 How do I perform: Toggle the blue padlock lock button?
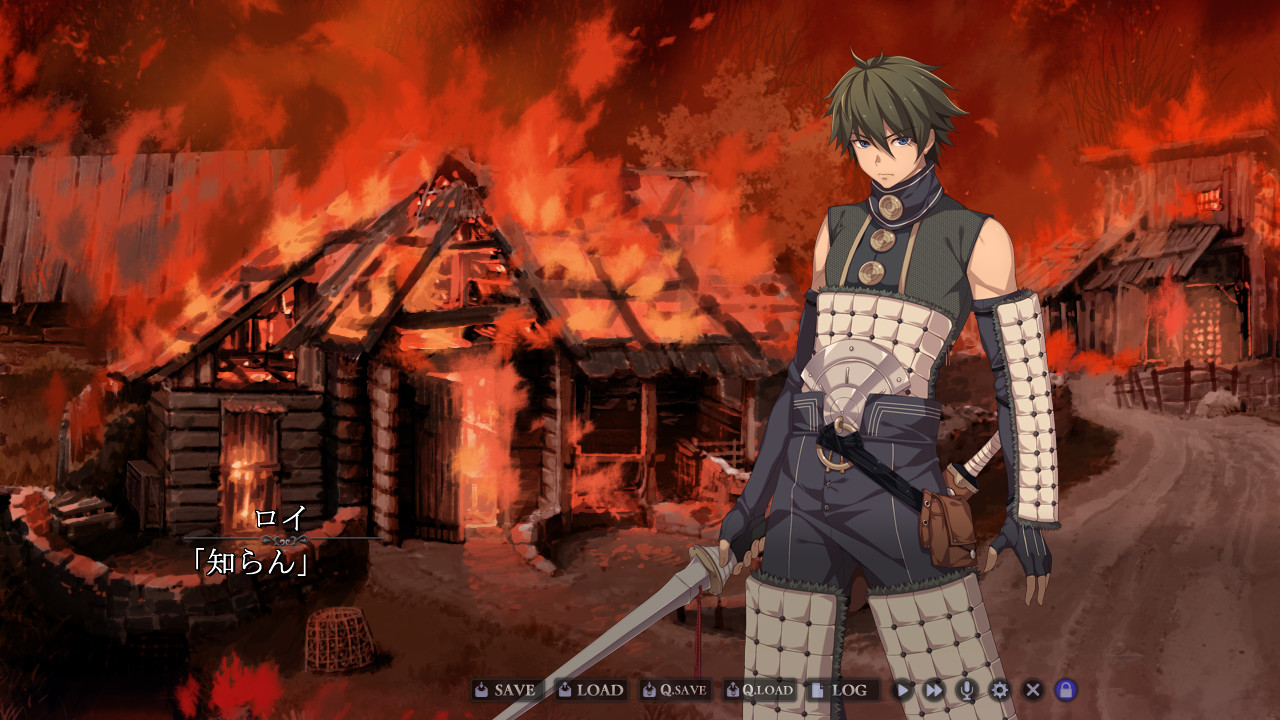coord(1066,690)
